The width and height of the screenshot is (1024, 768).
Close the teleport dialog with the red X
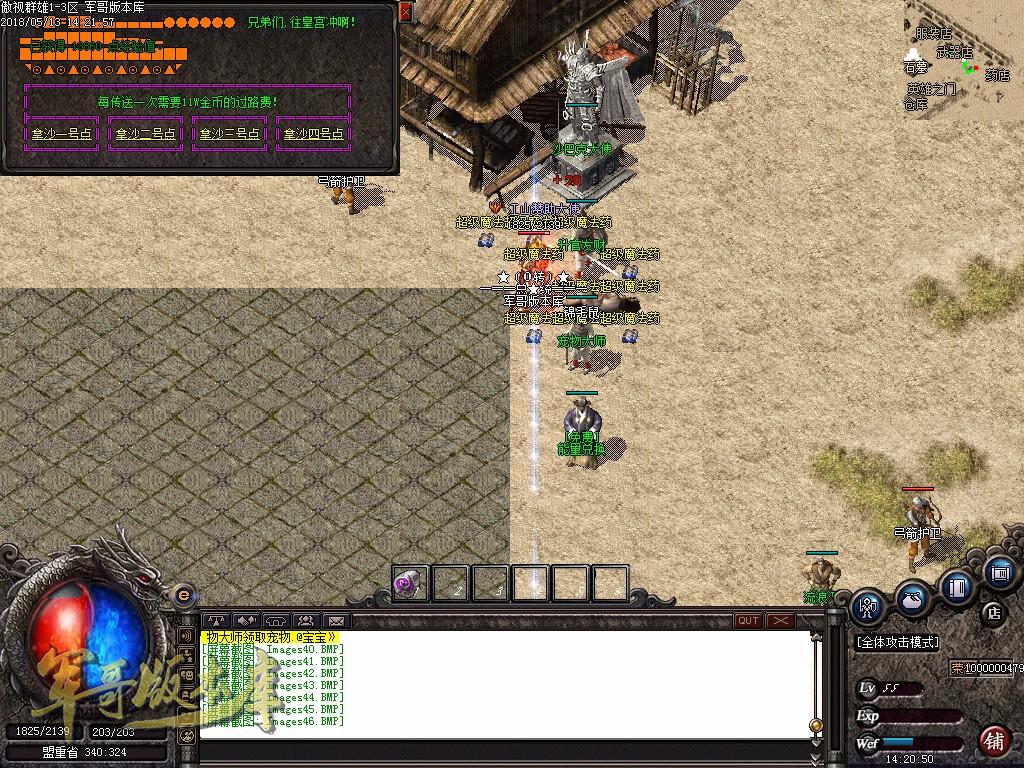[405, 12]
